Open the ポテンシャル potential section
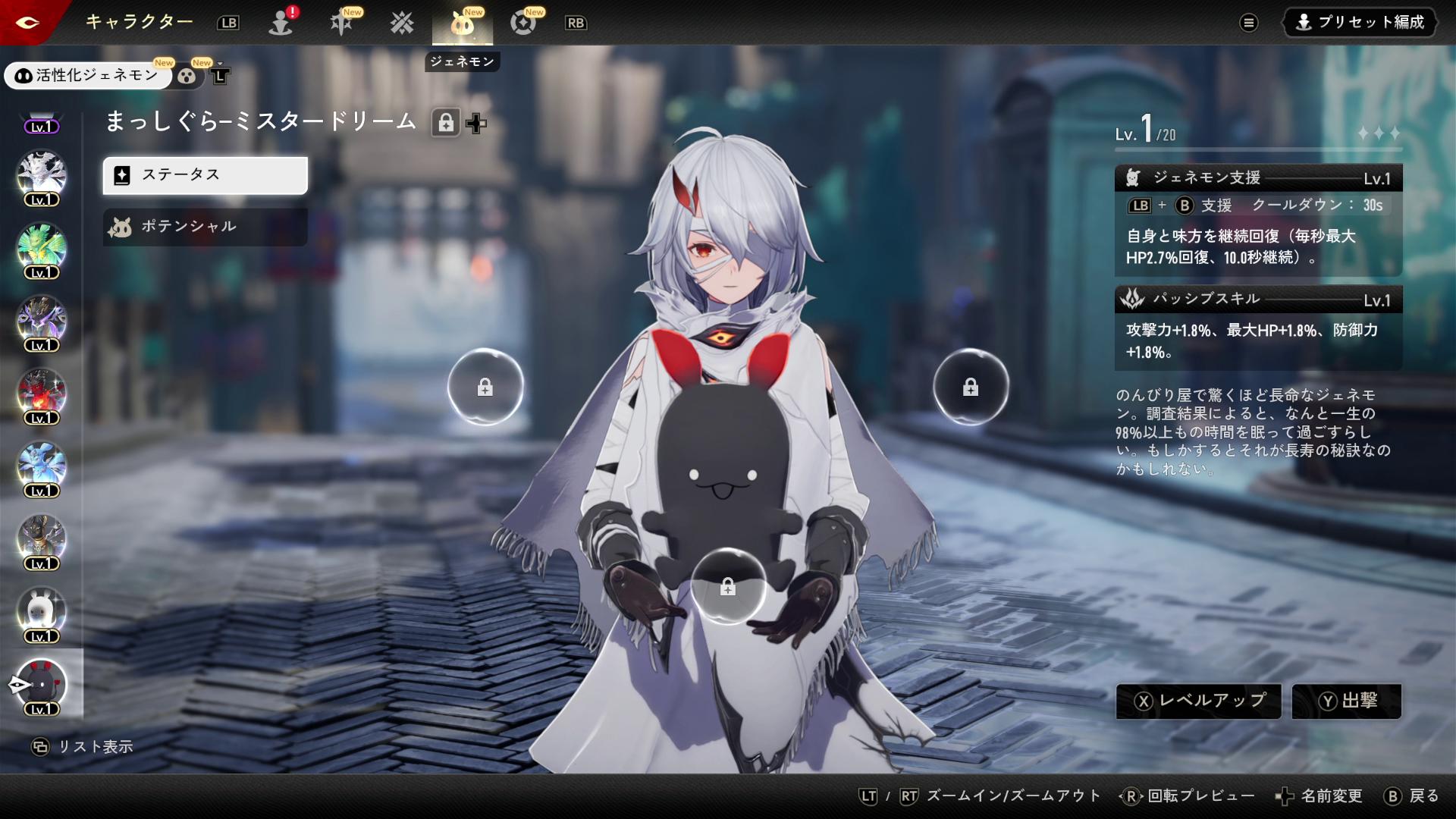 coord(205,227)
